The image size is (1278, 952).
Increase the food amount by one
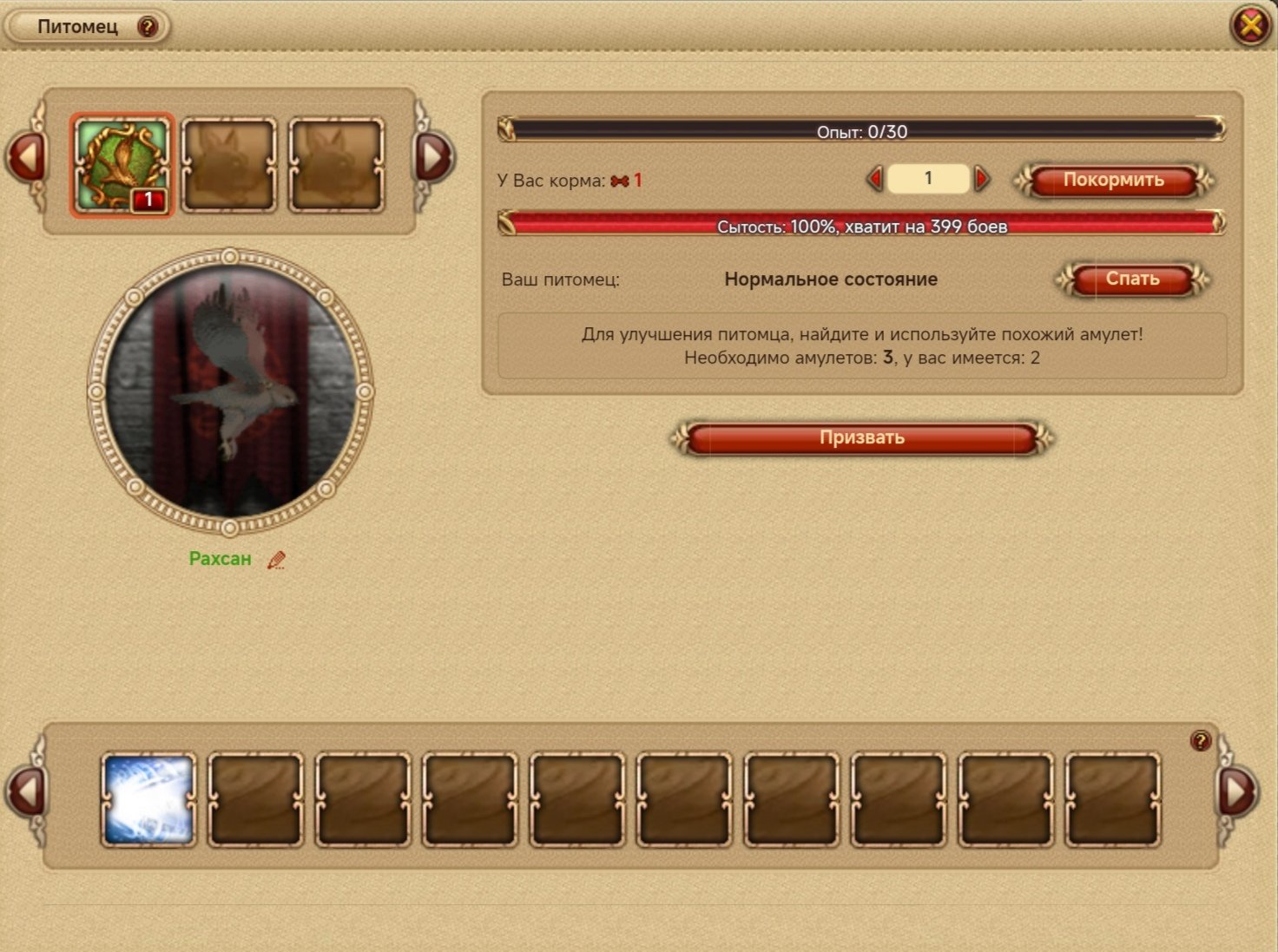pyautogui.click(x=983, y=180)
